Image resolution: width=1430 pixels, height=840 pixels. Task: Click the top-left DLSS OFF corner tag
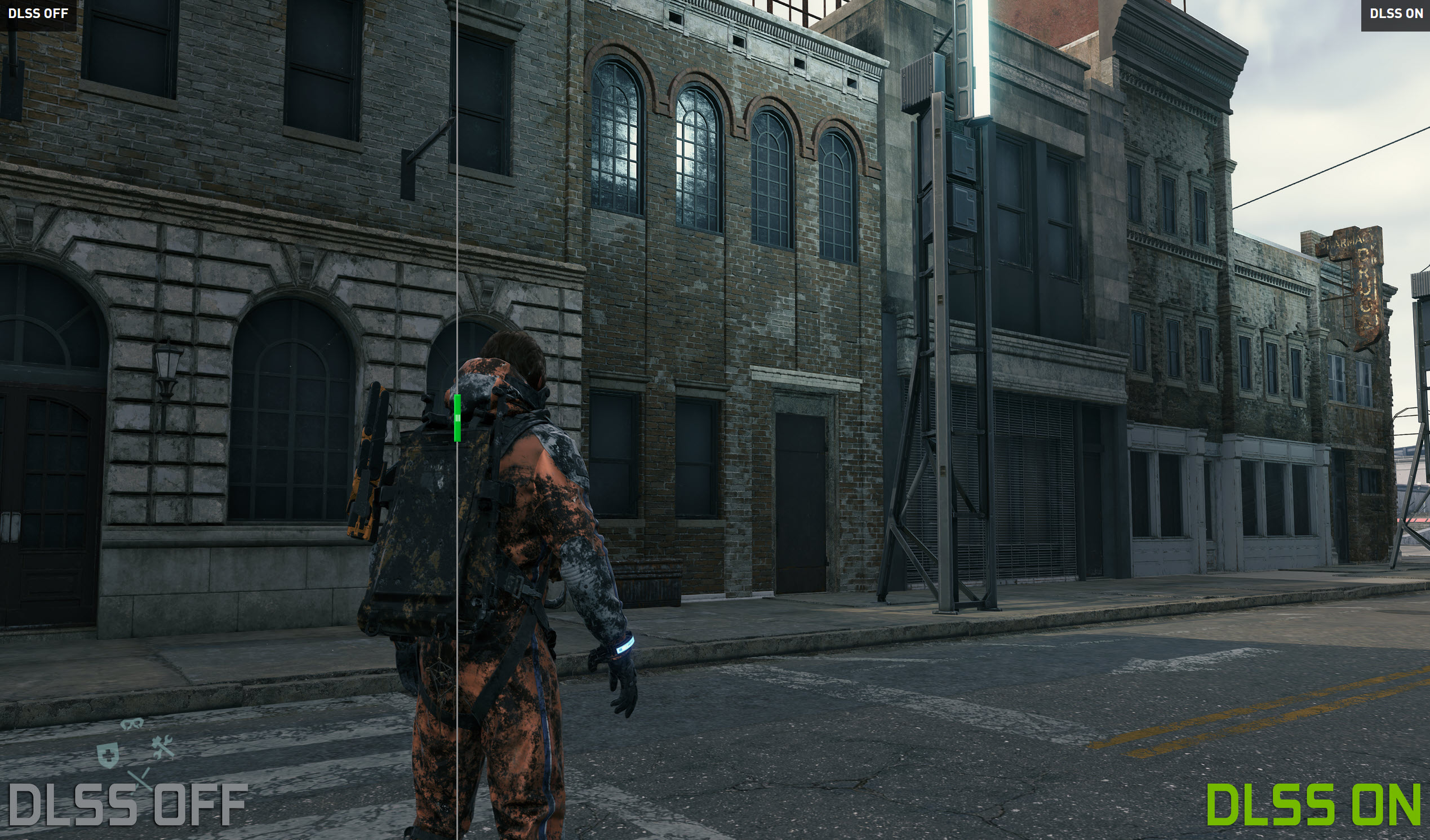click(38, 14)
